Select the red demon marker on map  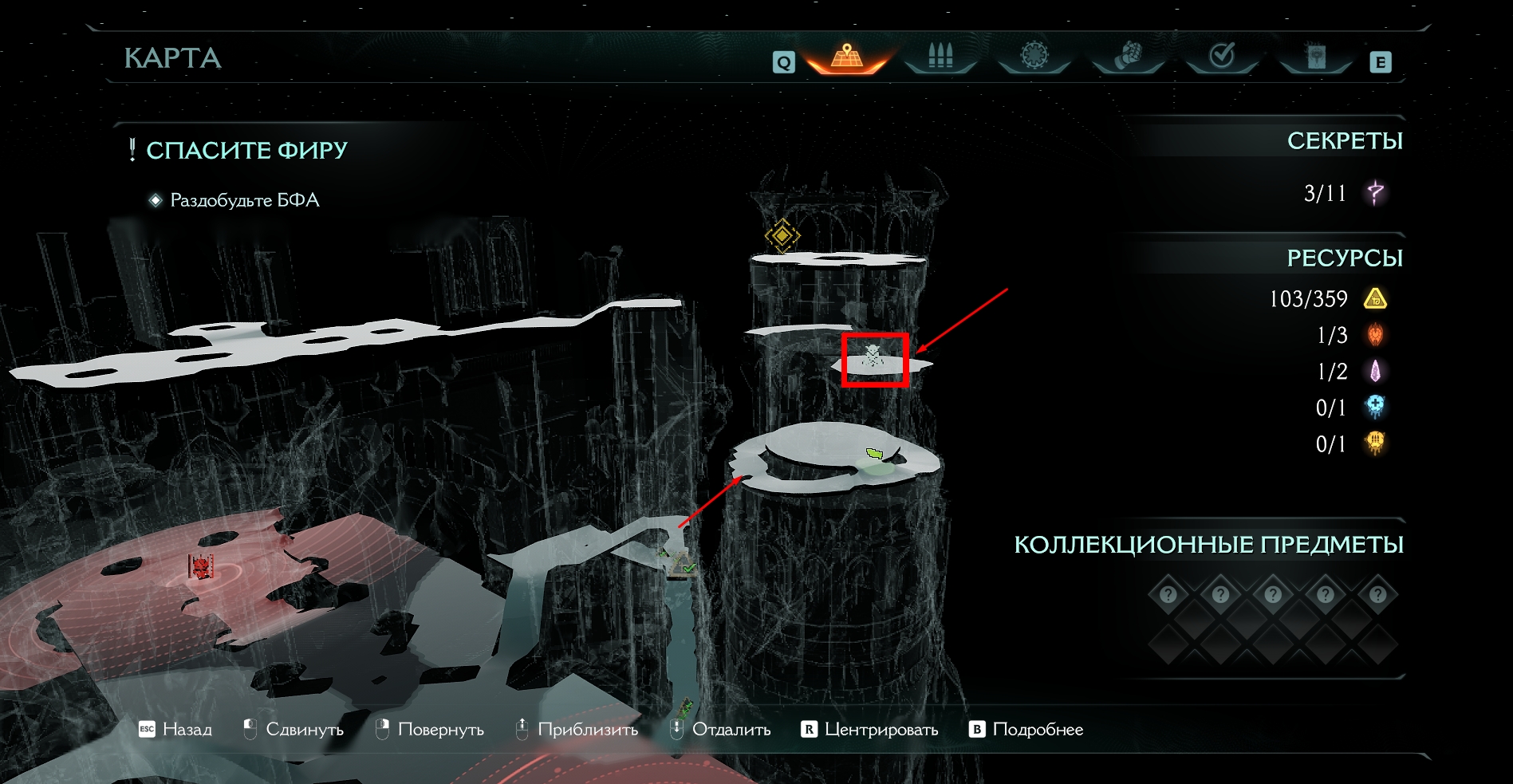202,567
